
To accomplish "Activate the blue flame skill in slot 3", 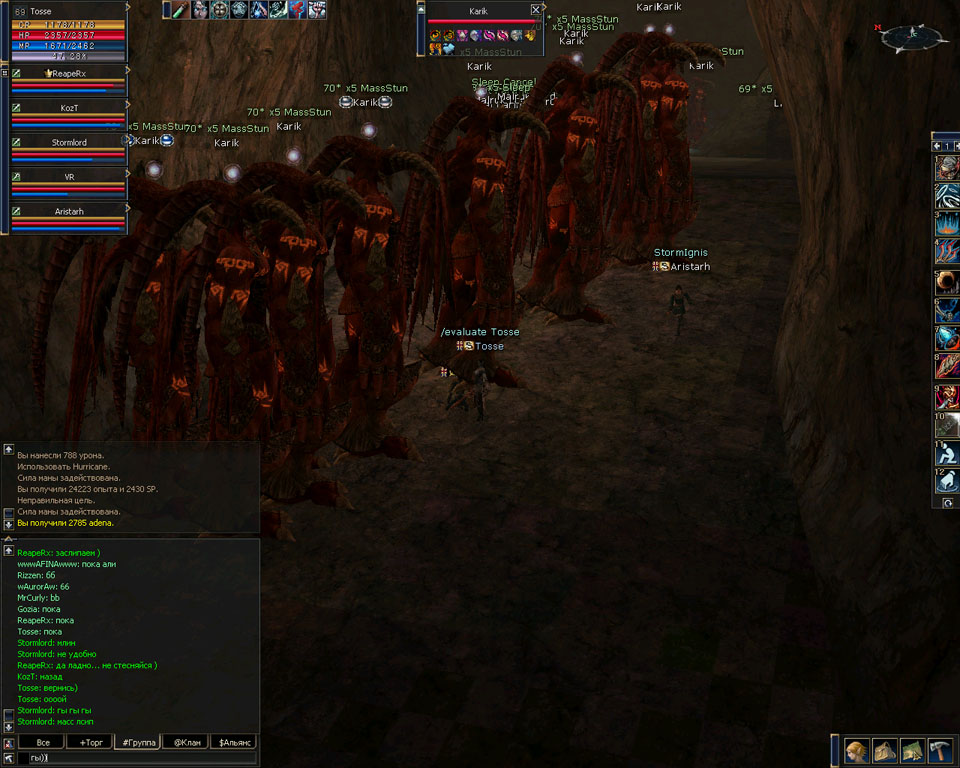I will click(x=948, y=222).
